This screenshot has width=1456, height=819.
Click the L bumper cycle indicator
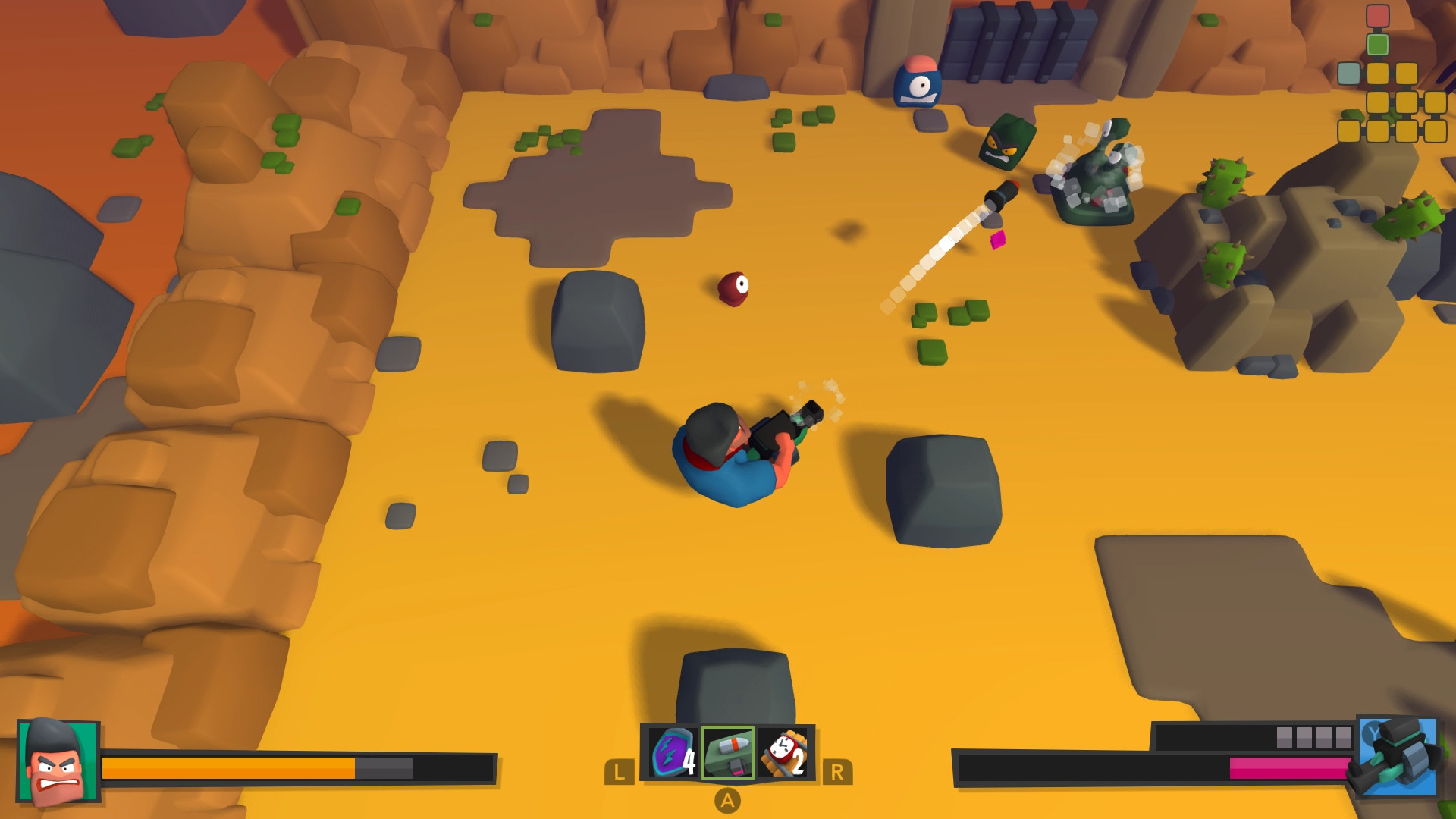coord(618,772)
